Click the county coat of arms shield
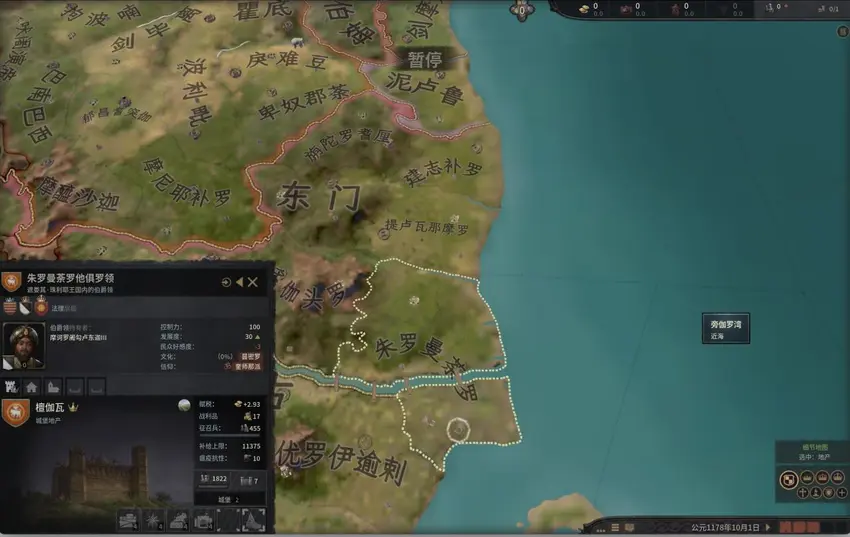Viewport: 850px width, 537px height. coord(11,282)
